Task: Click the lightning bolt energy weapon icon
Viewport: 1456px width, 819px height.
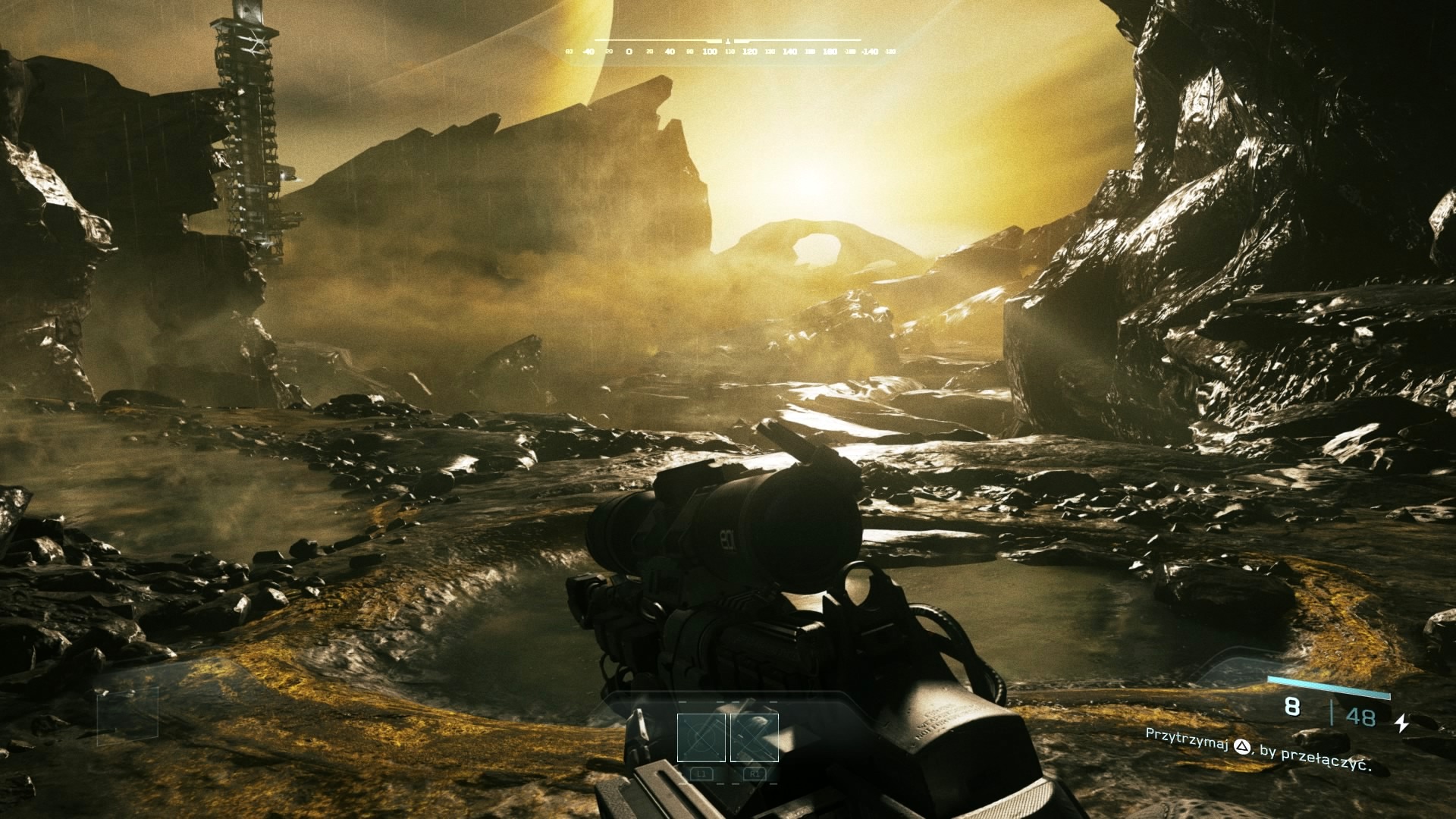Action: point(1402,723)
